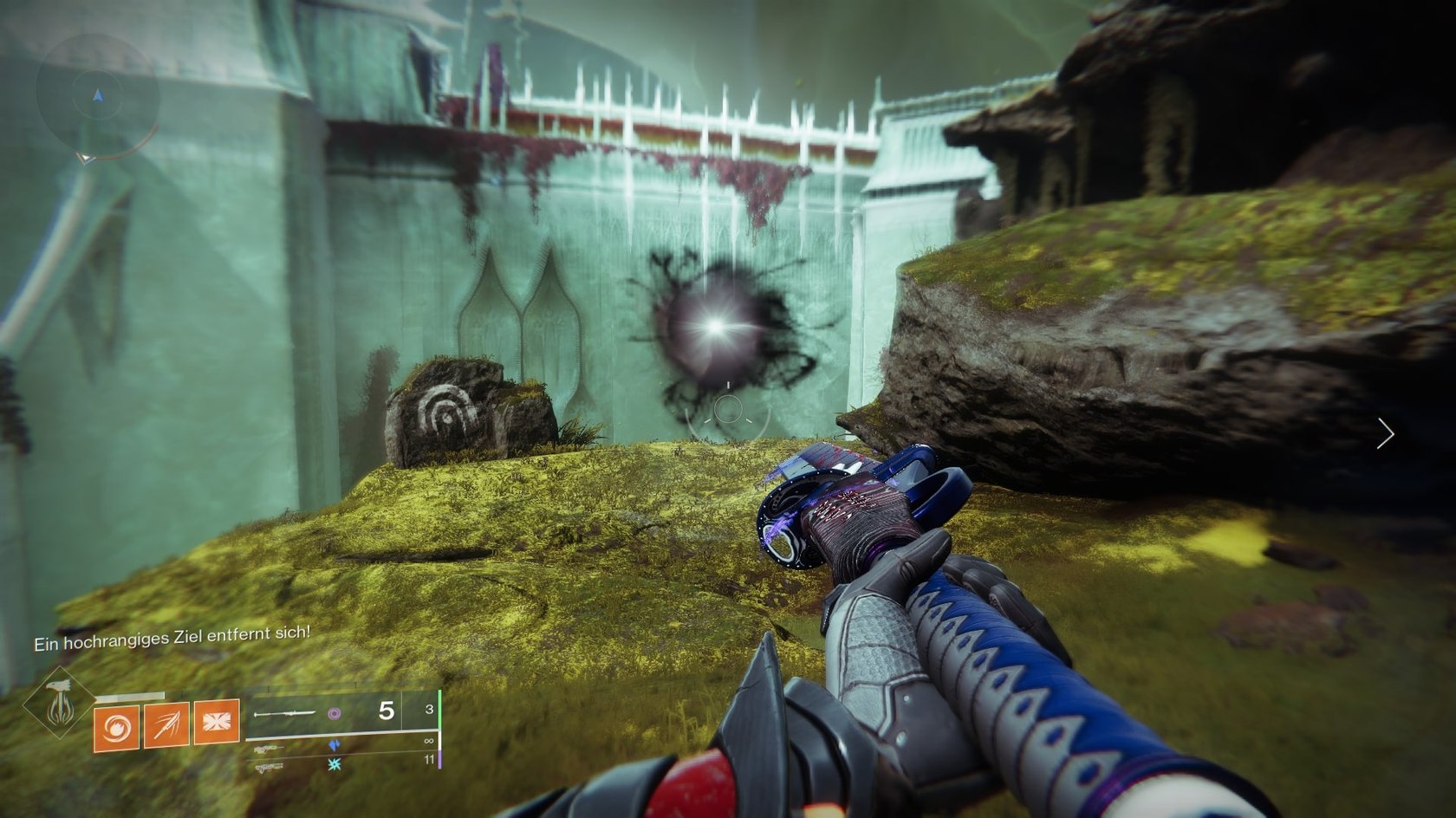Click the circular radar in the corner
This screenshot has height=818, width=1456.
tap(97, 95)
